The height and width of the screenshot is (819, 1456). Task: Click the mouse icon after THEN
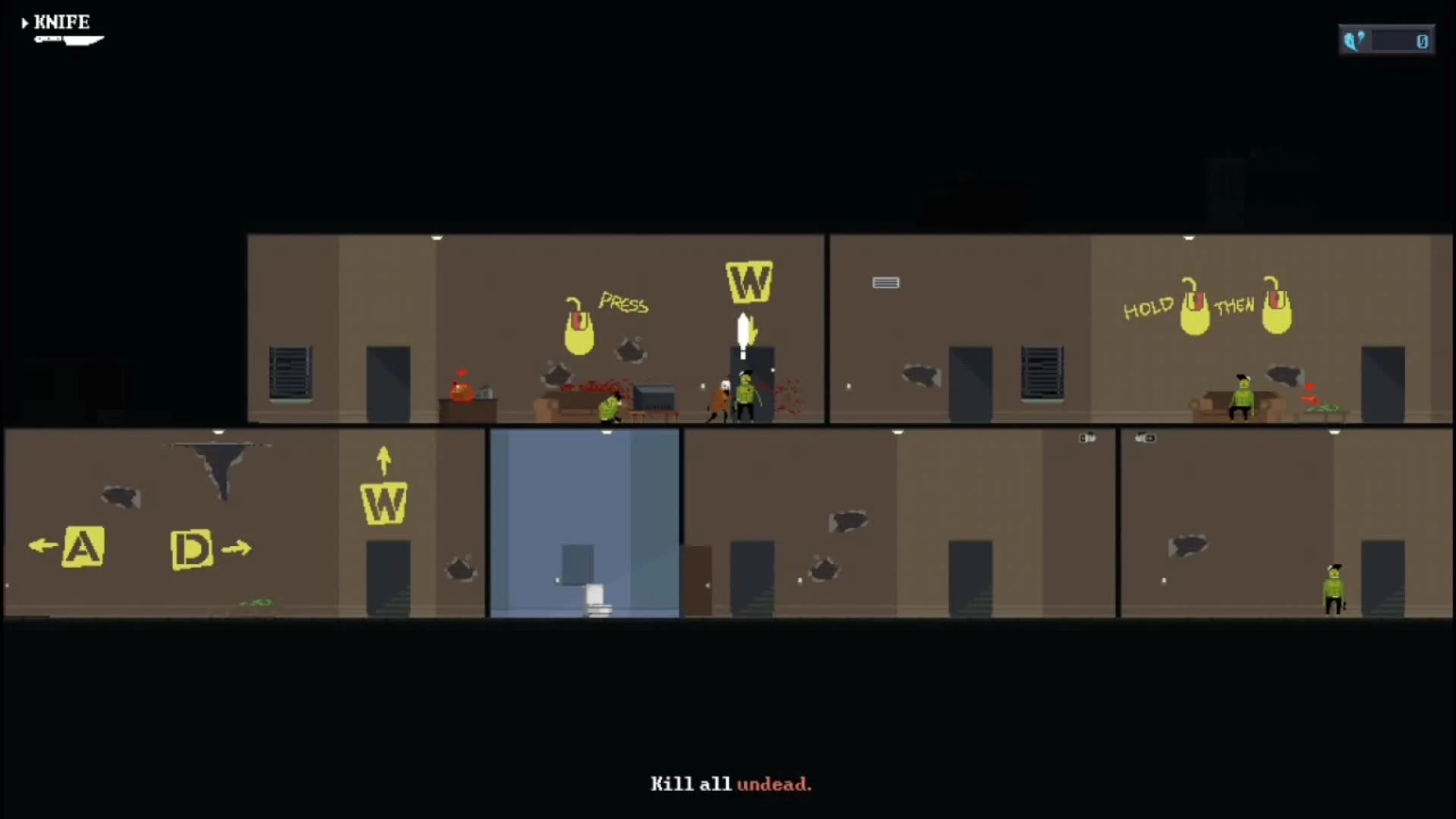click(1277, 314)
